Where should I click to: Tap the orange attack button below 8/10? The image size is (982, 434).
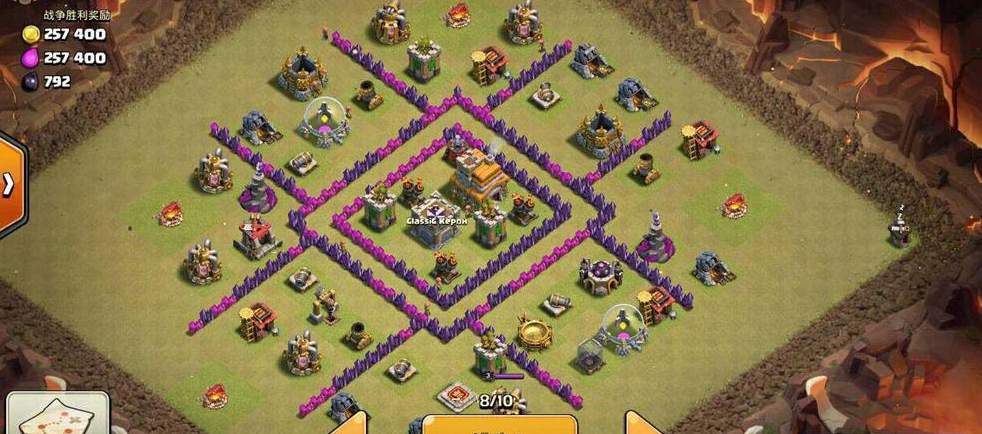click(x=499, y=424)
